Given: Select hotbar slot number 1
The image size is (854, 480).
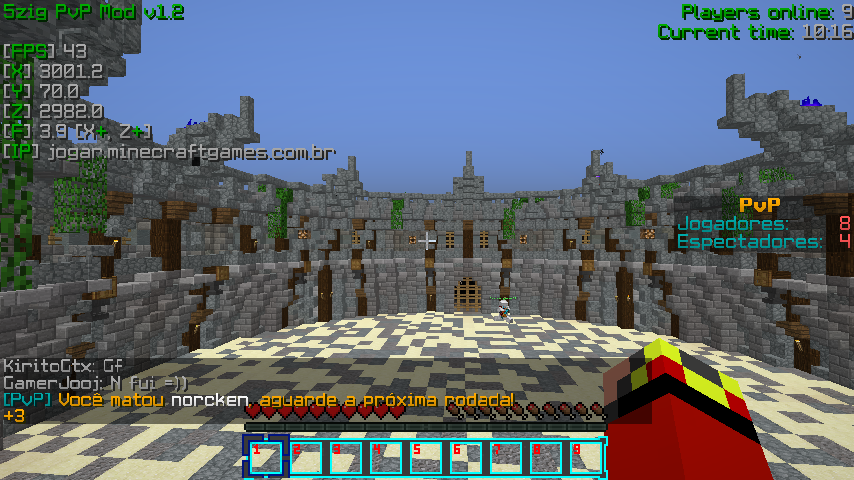Looking at the screenshot, I should 266,456.
